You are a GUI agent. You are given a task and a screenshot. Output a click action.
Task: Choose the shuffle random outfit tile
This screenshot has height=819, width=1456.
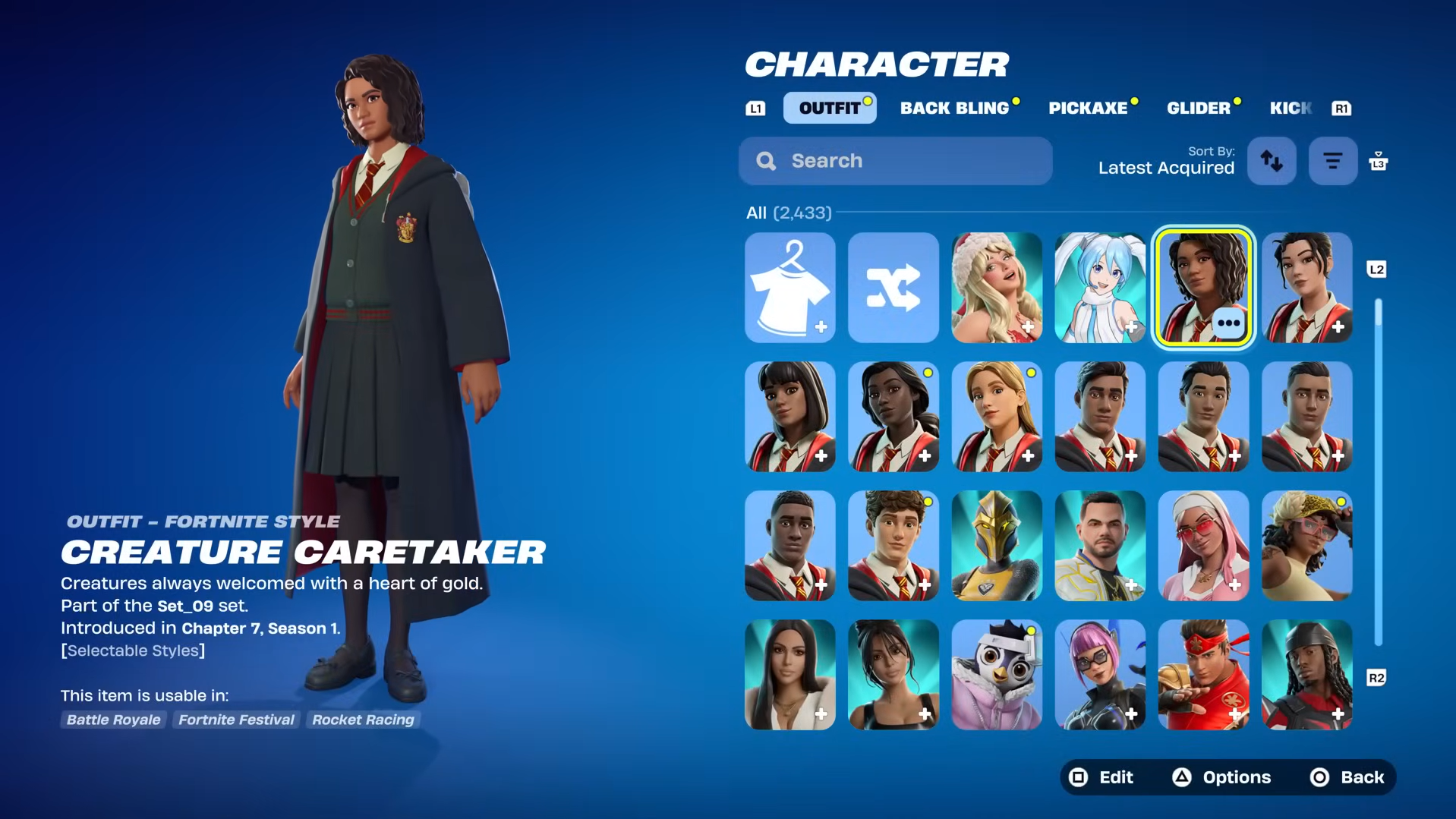coord(893,288)
